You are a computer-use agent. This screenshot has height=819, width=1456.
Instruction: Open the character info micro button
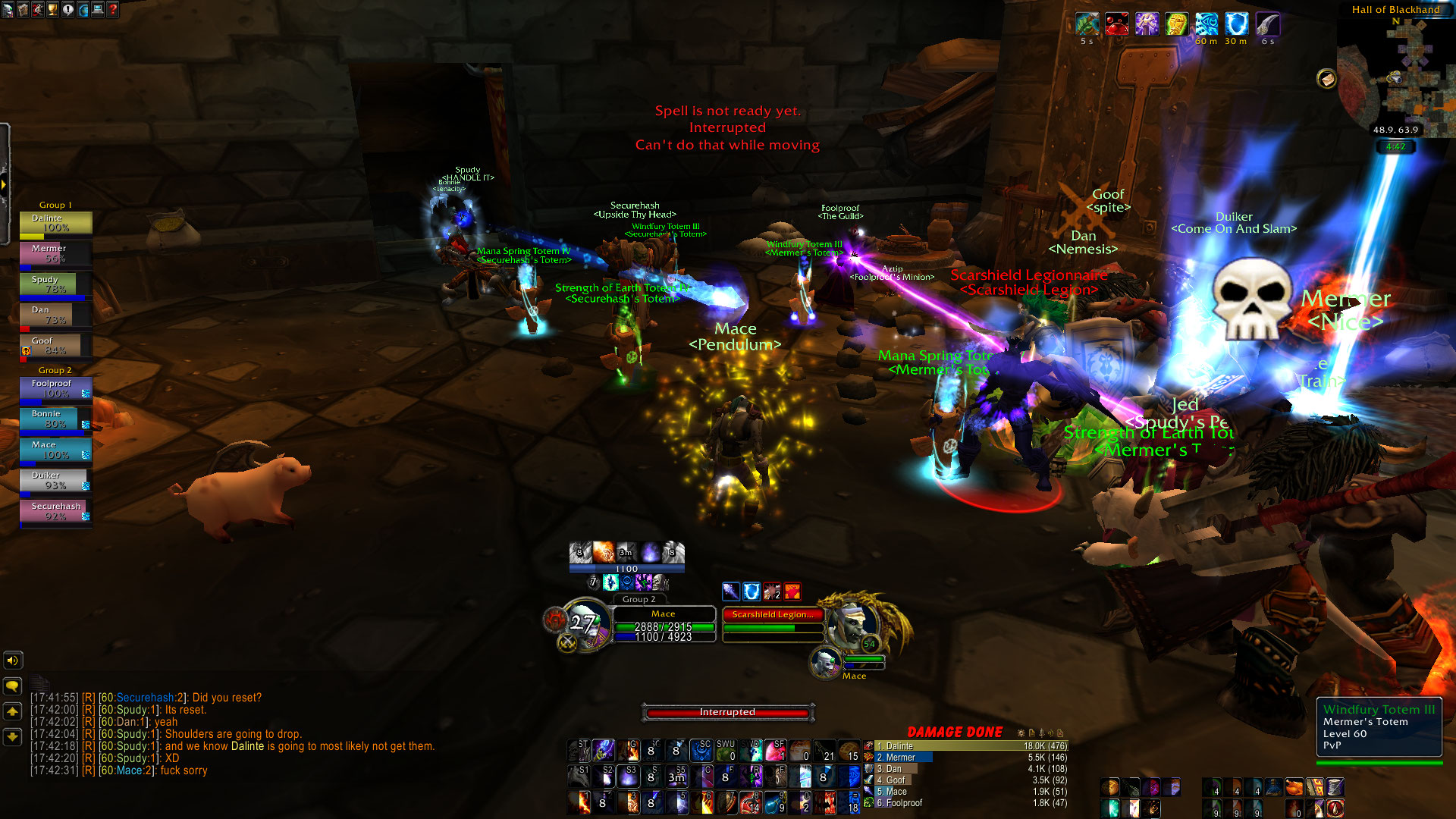[x=8, y=10]
